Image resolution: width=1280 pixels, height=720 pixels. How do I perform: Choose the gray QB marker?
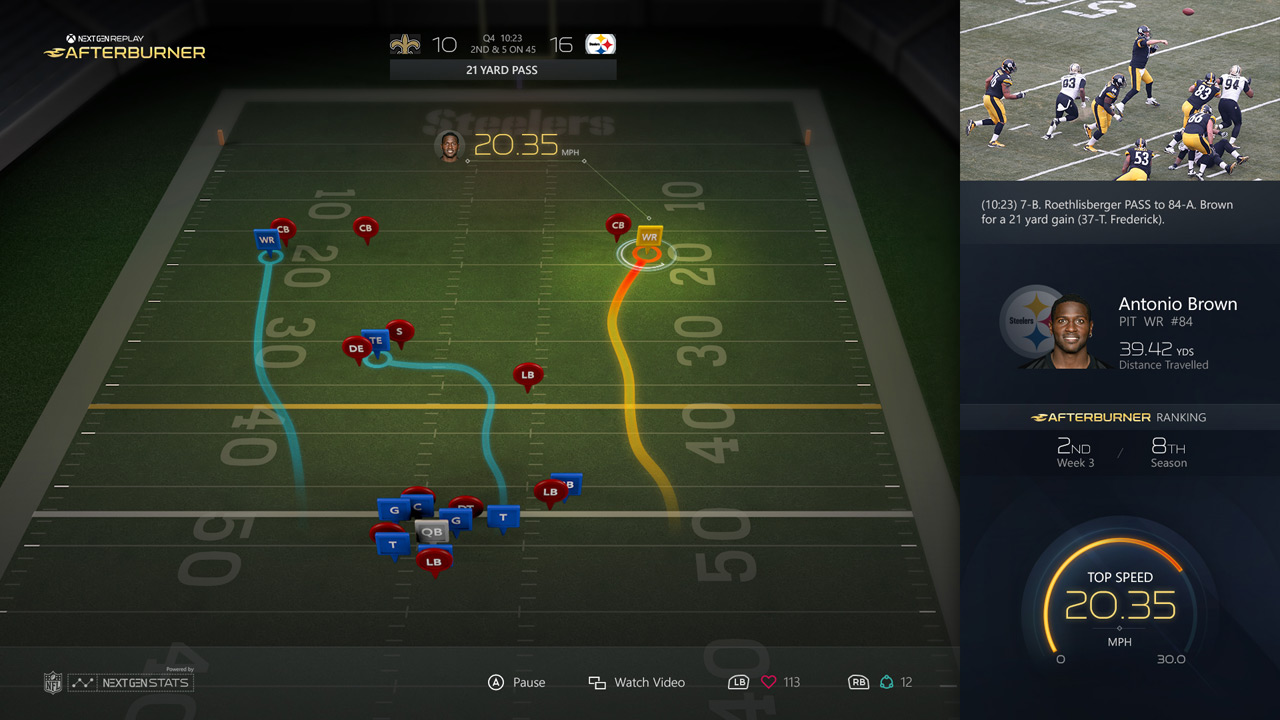(431, 531)
